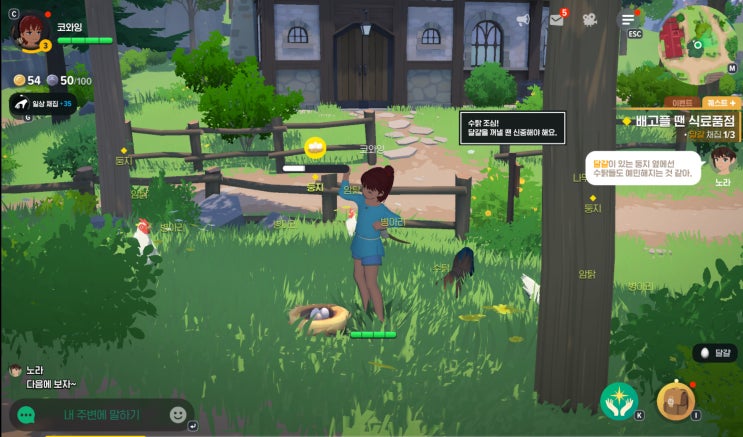This screenshot has width=743, height=437.
Task: Switch to the 이벤트 tab
Action: pos(681,102)
